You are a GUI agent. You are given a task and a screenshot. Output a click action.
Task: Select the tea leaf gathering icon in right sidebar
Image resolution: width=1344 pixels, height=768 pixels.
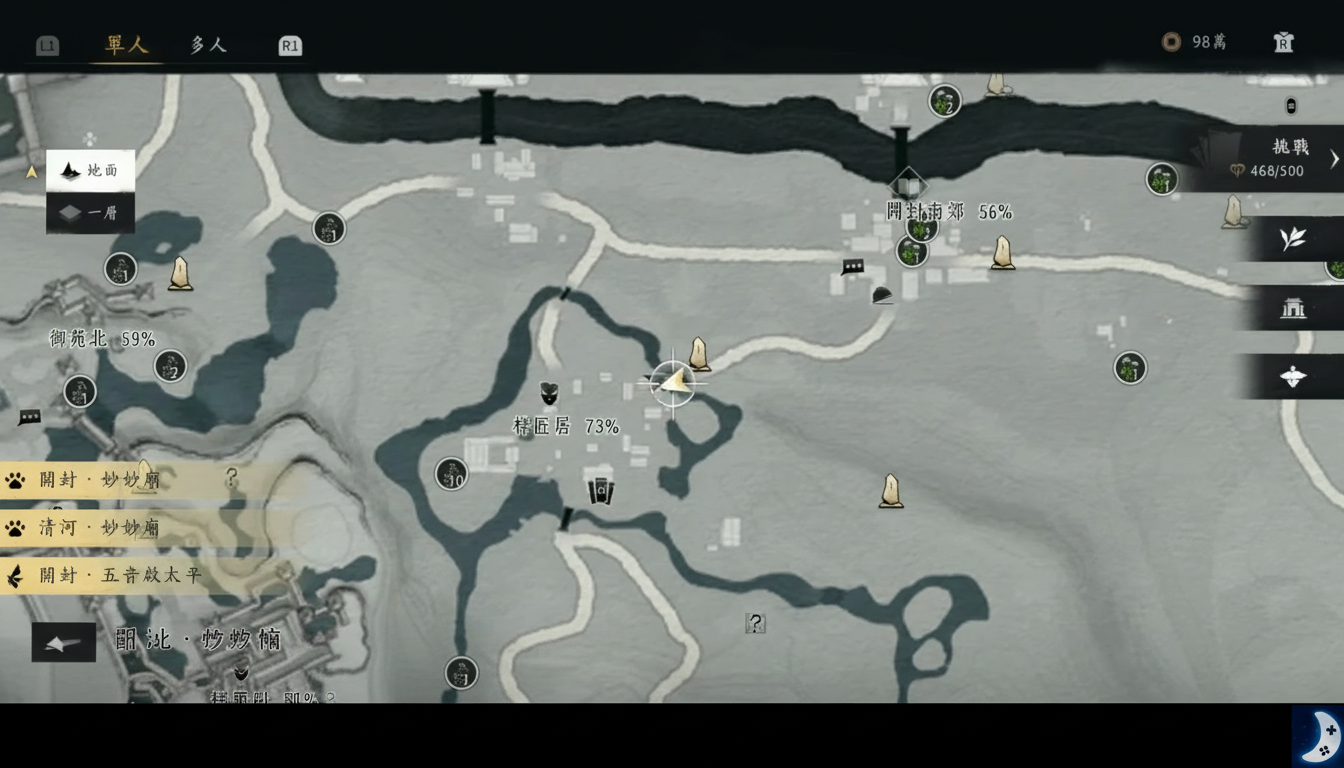[1293, 238]
